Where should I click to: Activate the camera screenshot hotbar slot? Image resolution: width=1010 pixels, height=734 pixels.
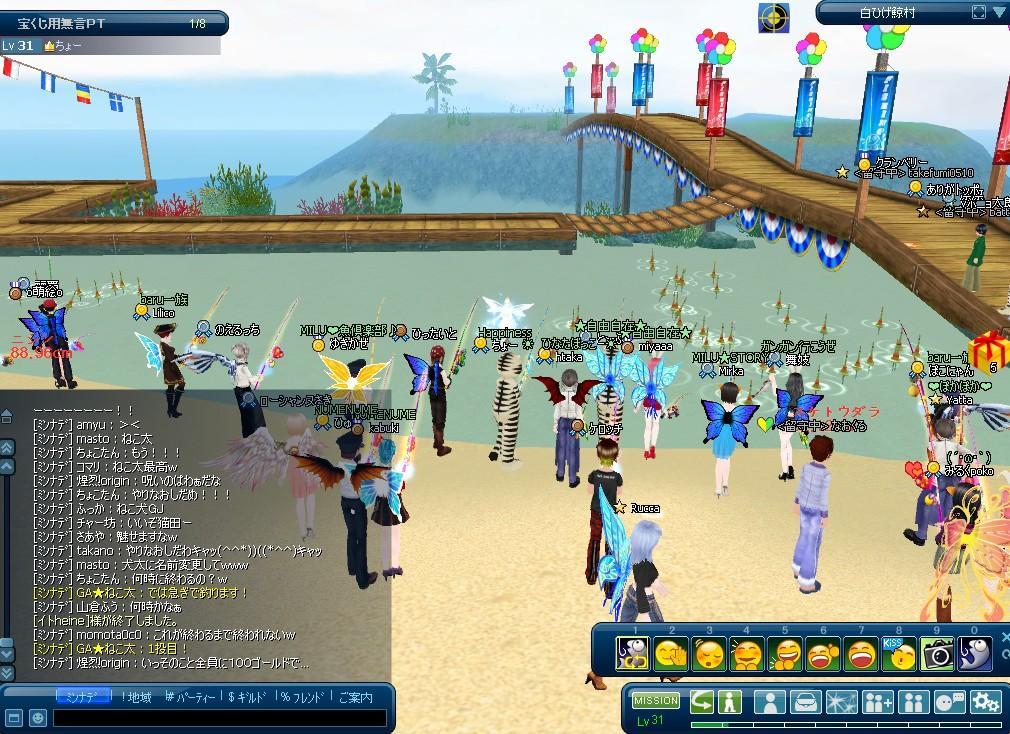point(937,654)
